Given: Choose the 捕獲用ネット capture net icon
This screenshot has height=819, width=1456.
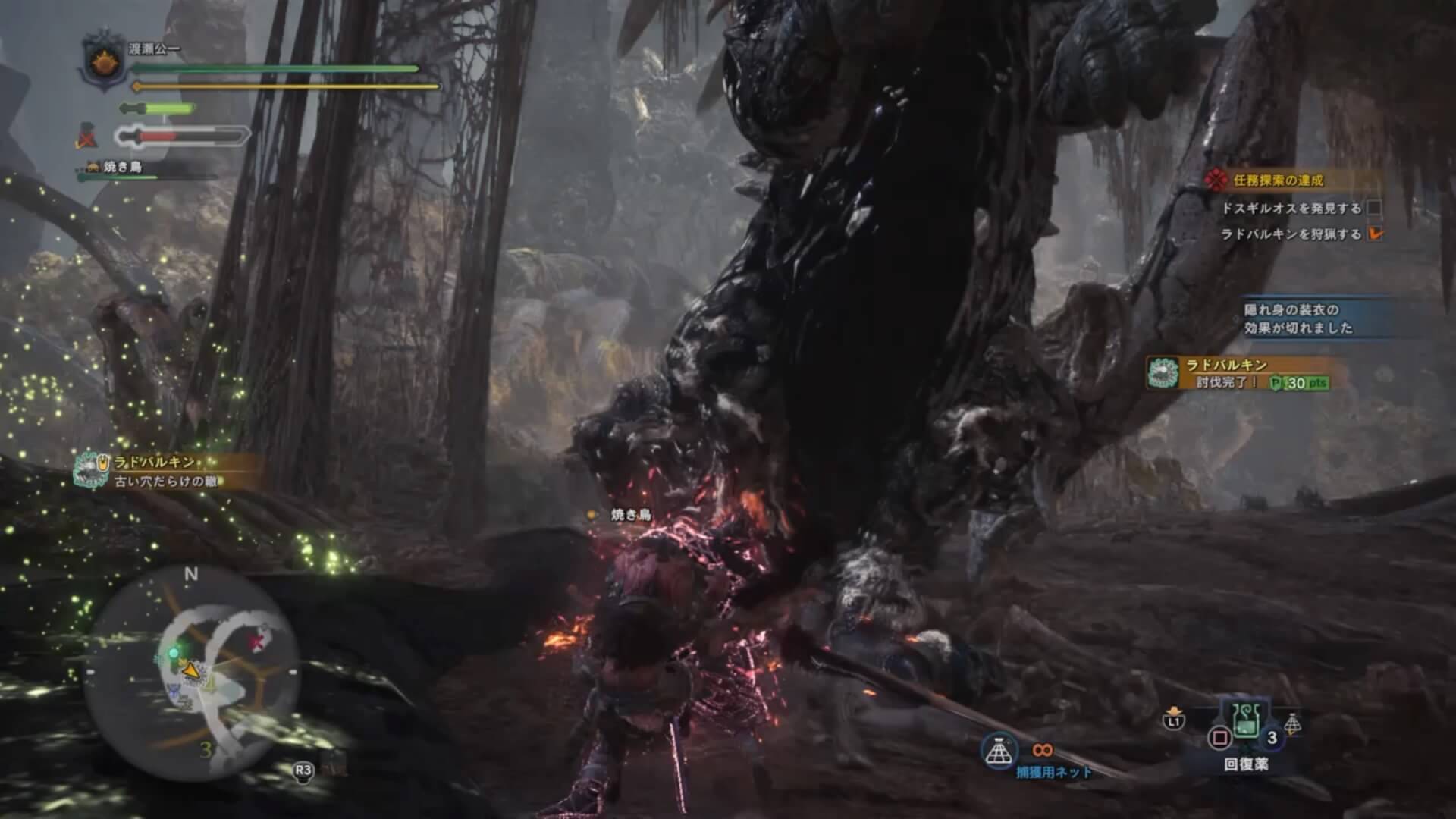Looking at the screenshot, I should (999, 749).
